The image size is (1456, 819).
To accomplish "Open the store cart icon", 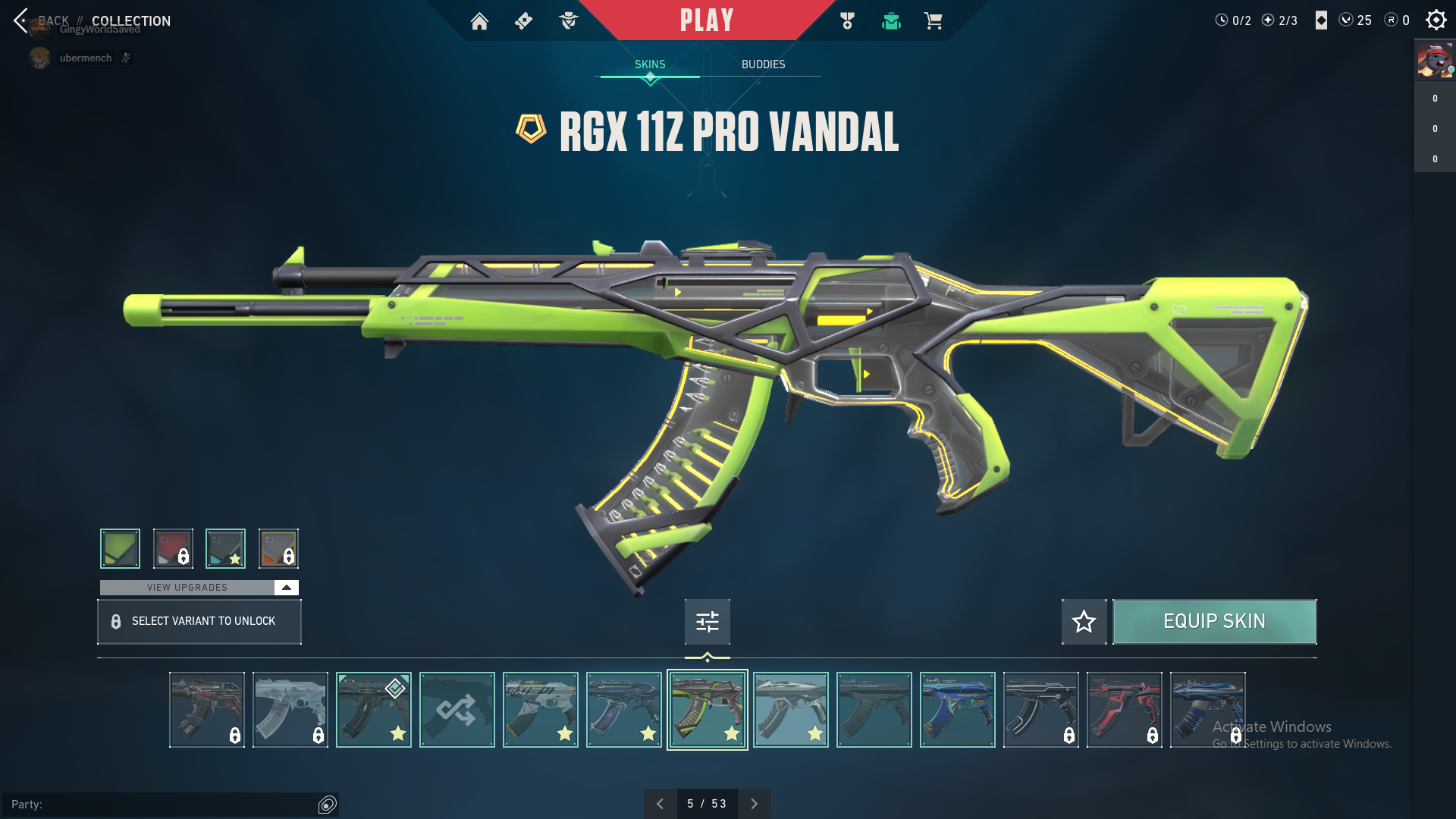I will (933, 21).
